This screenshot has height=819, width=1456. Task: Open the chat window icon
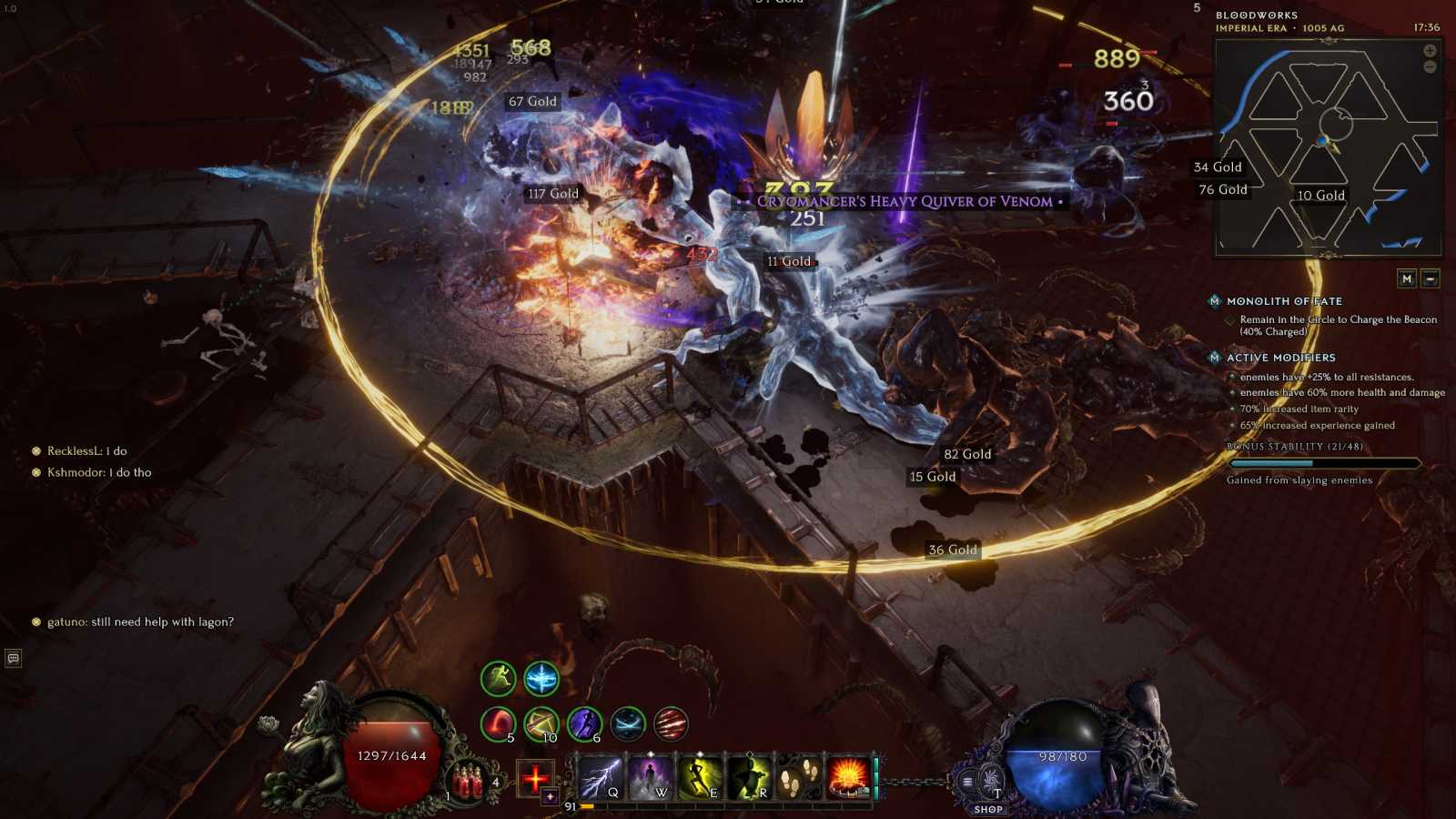(x=14, y=658)
